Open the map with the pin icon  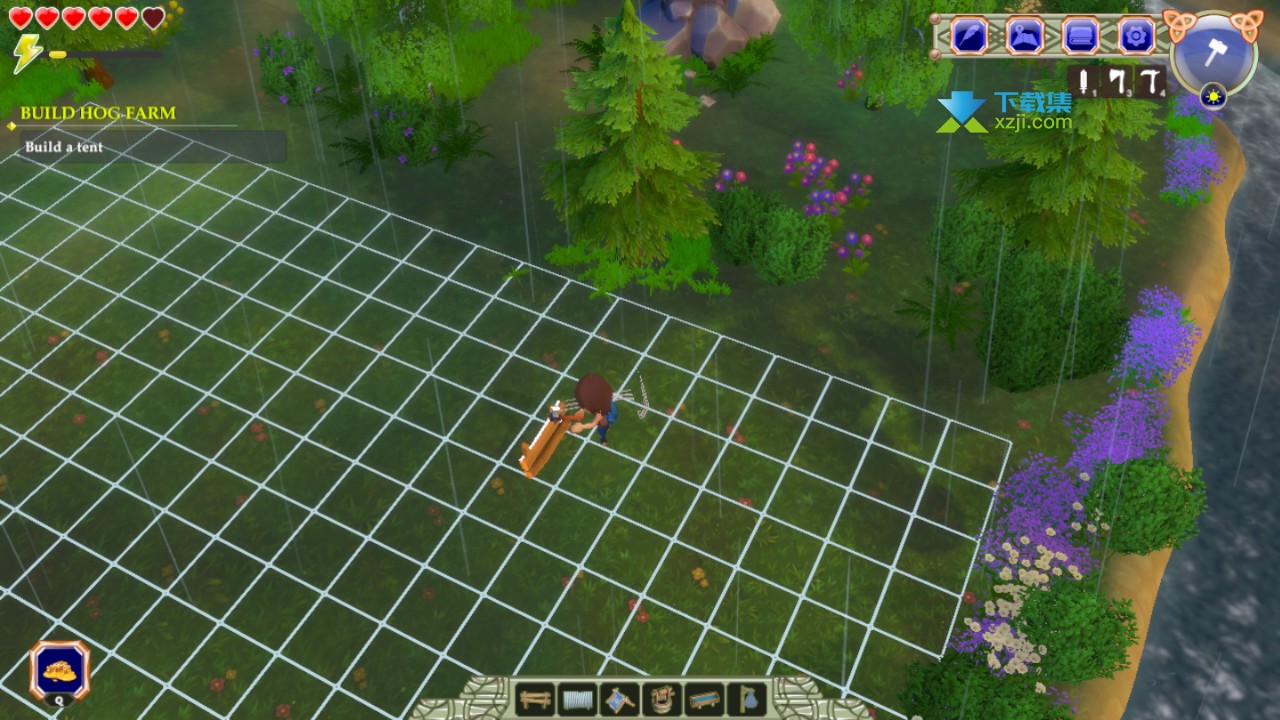[1025, 36]
